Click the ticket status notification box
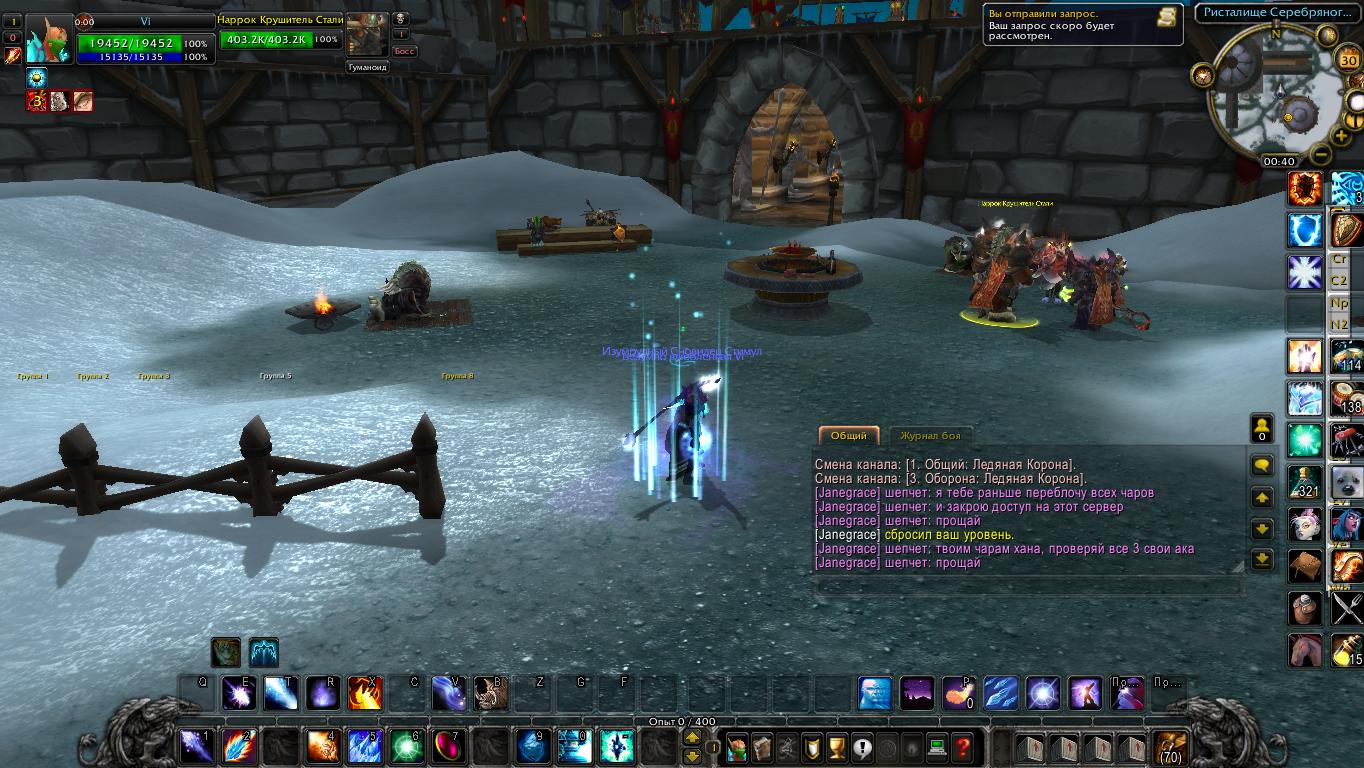The height and width of the screenshot is (768, 1364). (x=1084, y=25)
